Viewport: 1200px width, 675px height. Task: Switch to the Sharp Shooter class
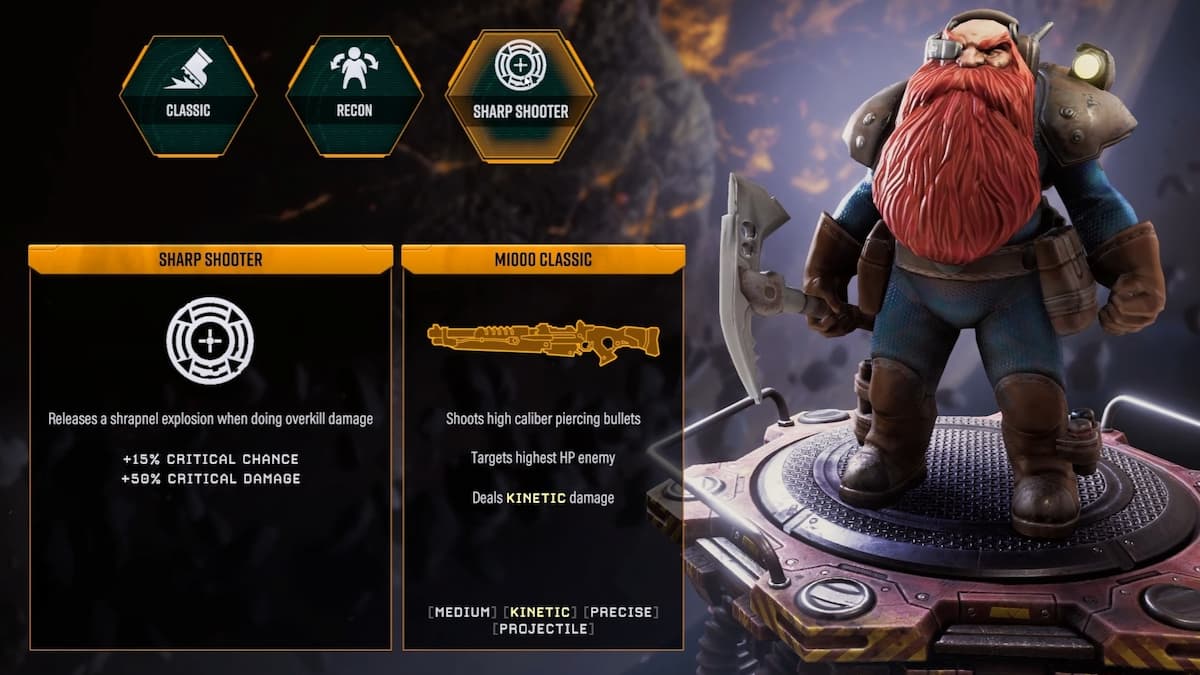click(520, 96)
